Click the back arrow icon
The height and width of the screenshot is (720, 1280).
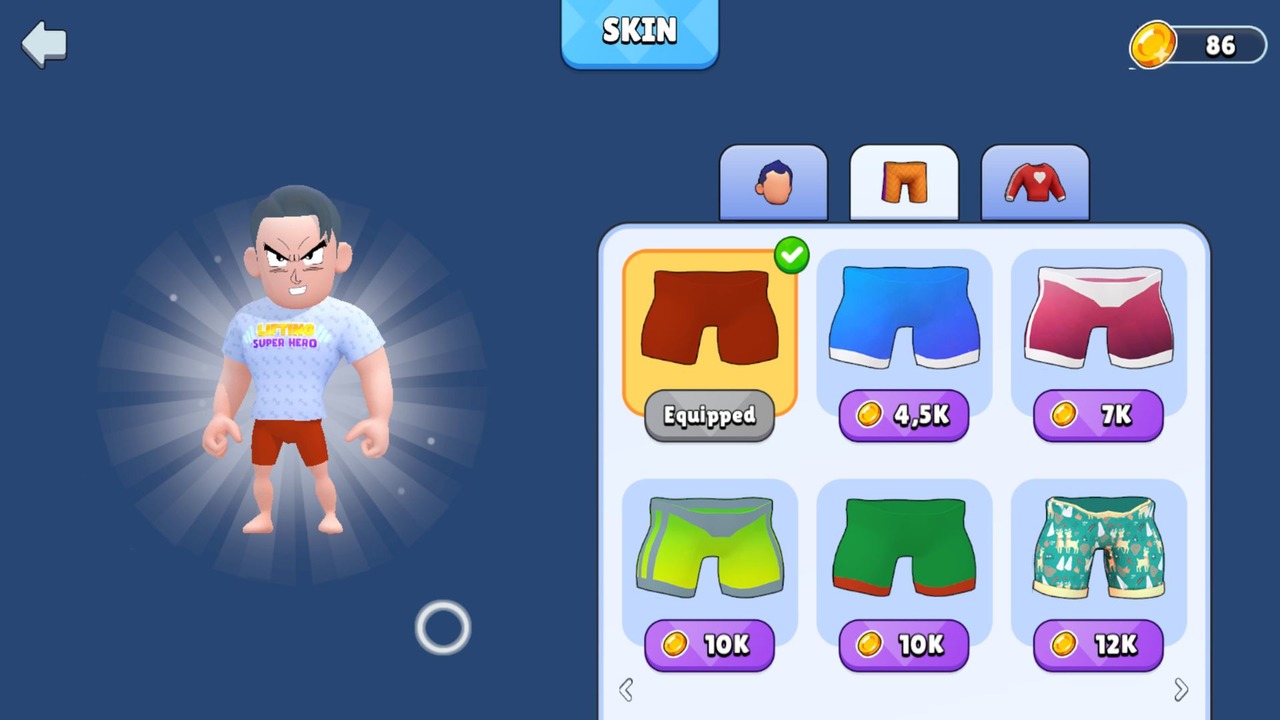coord(42,43)
